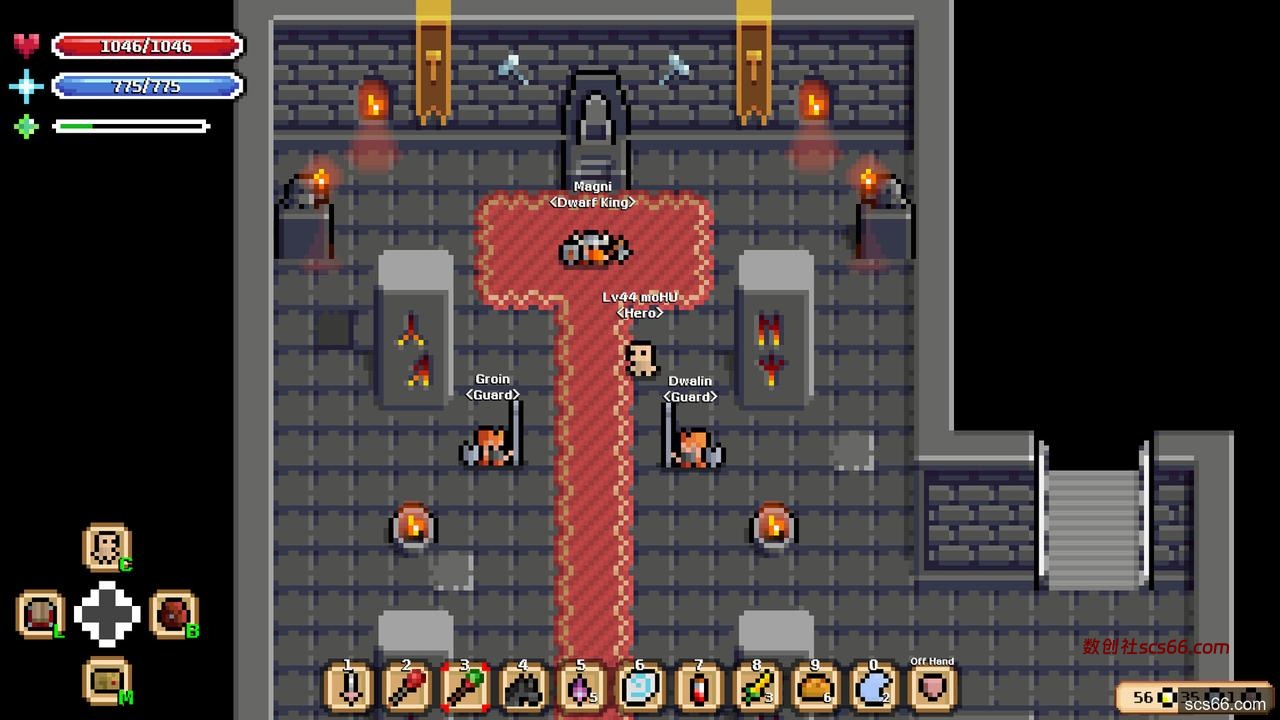Use the yellow-green item in slot 8
This screenshot has height=720, width=1280.
point(757,689)
